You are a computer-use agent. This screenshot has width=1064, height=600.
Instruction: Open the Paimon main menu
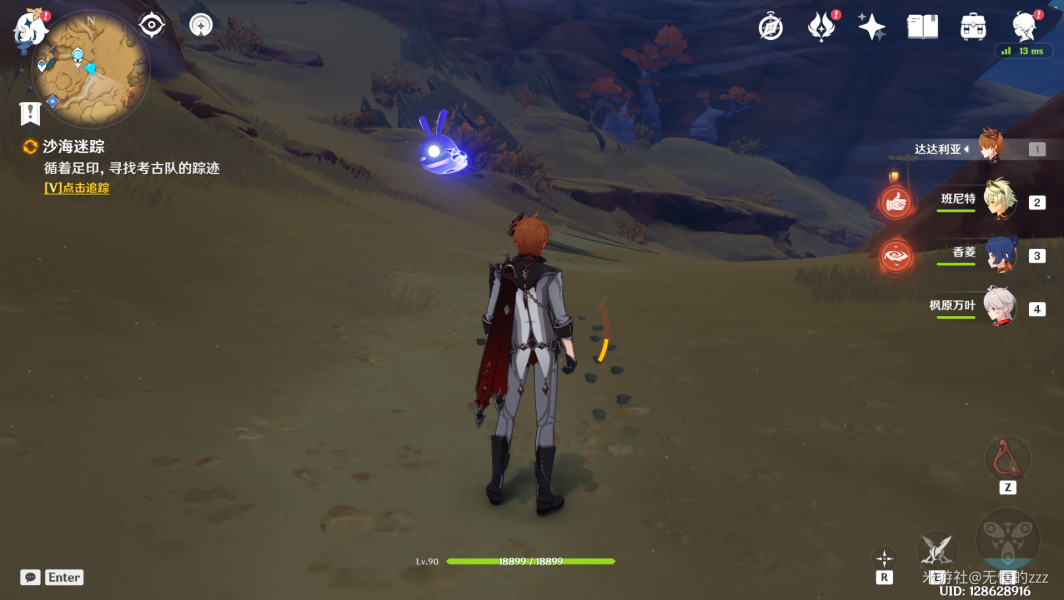point(29,29)
